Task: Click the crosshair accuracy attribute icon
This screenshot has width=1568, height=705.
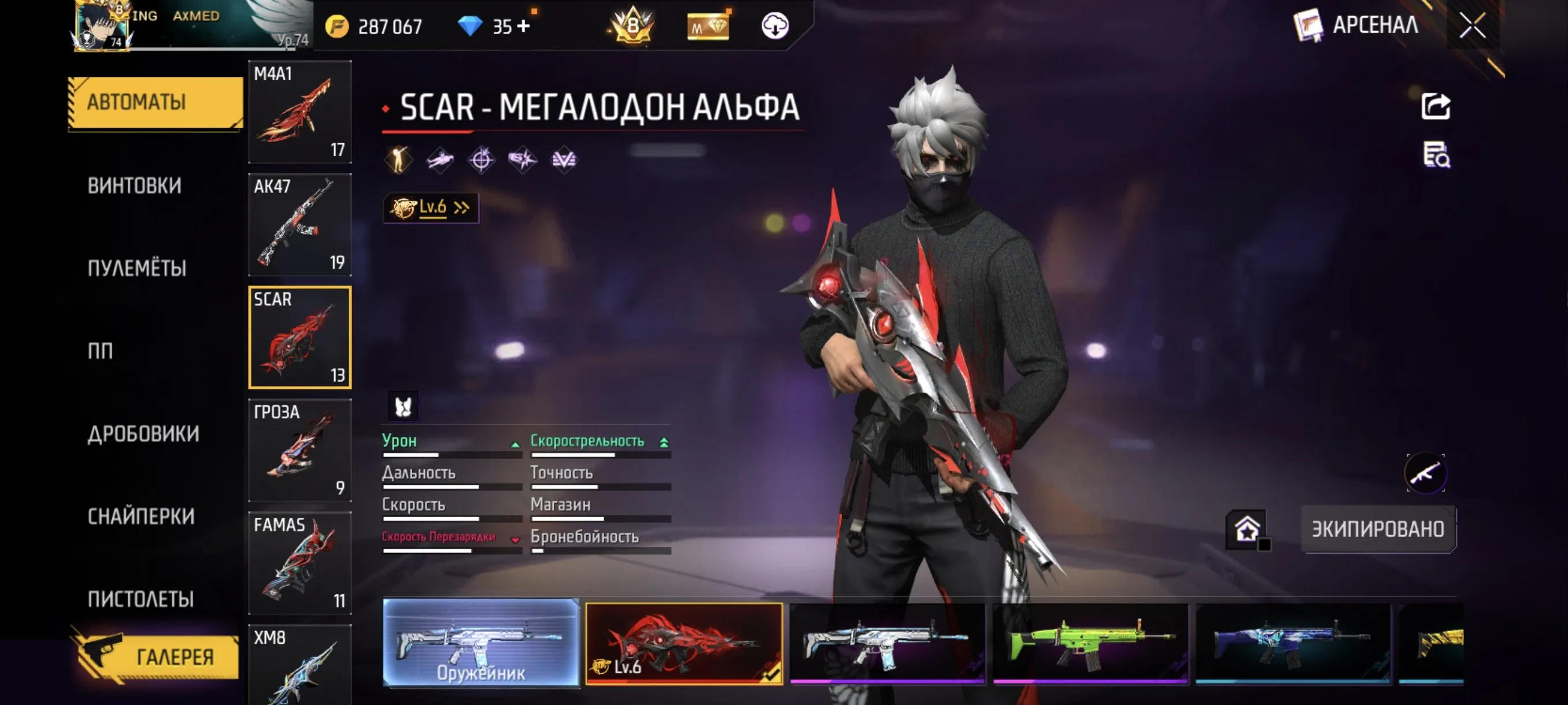Action: pos(481,159)
